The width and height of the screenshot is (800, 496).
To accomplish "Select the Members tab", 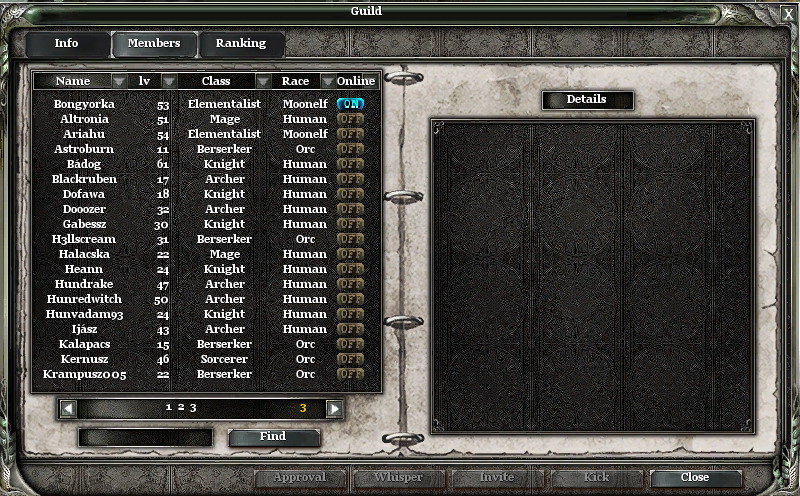I will coord(154,44).
